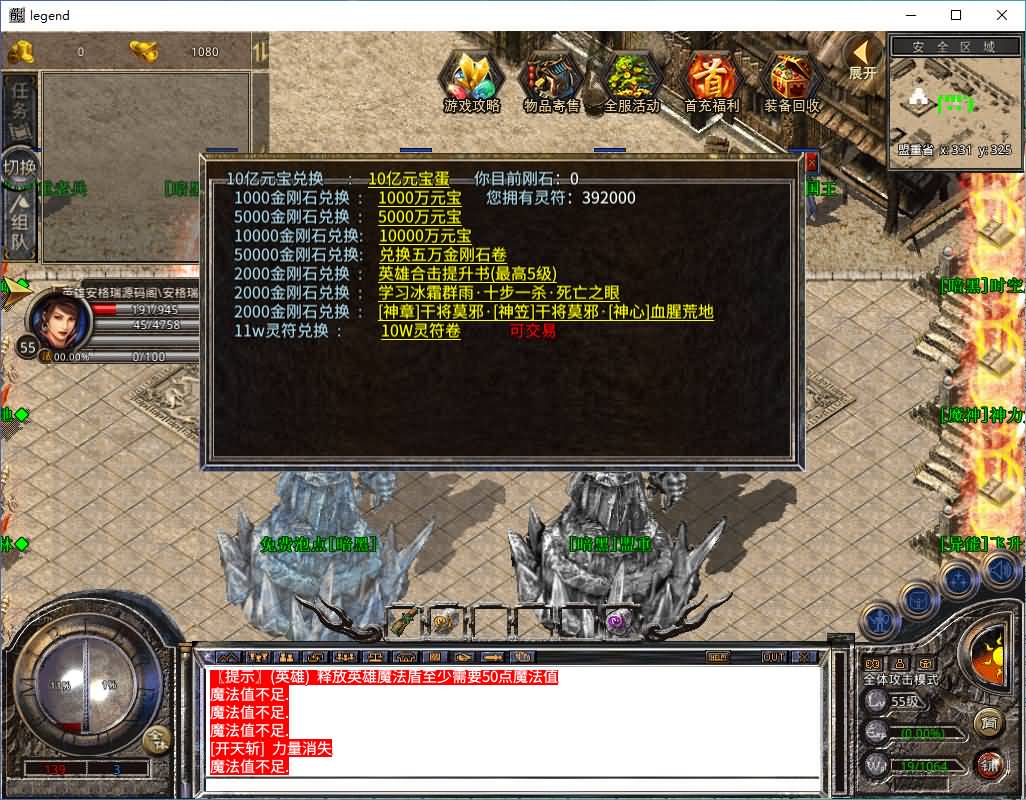Select the 兑换五万金刚石卷 link
Image resolution: width=1026 pixels, height=800 pixels.
pyautogui.click(x=442, y=255)
